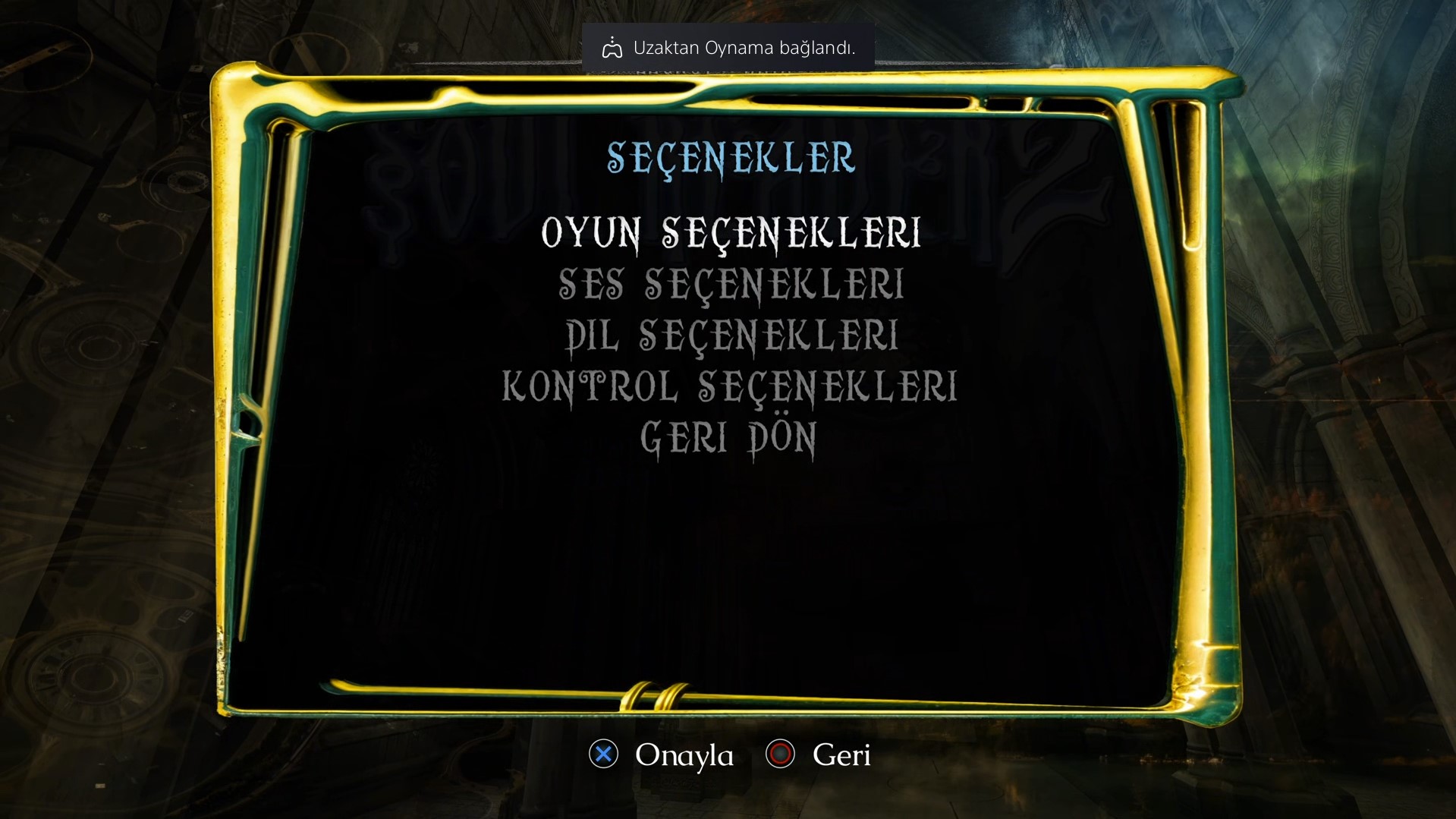Open Kontrol Seçenekleri settings

pyautogui.click(x=729, y=387)
